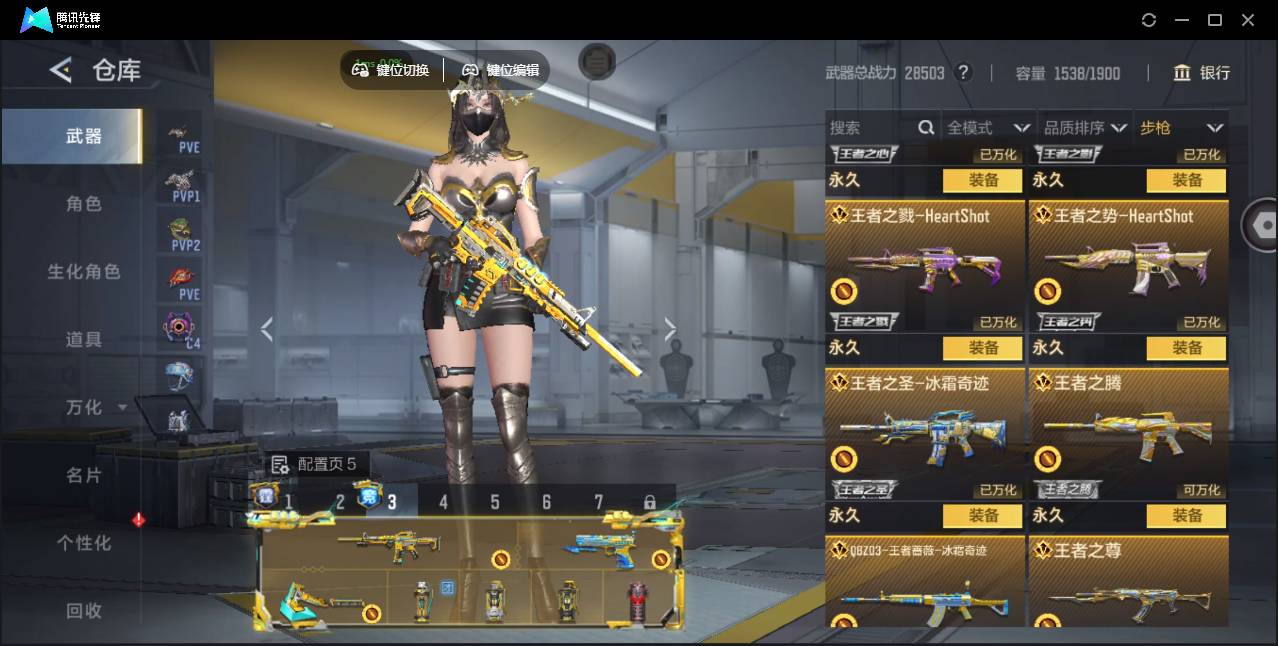Image resolution: width=1278 pixels, height=646 pixels.
Task: Open the 生化角色 category
Action: tap(84, 272)
